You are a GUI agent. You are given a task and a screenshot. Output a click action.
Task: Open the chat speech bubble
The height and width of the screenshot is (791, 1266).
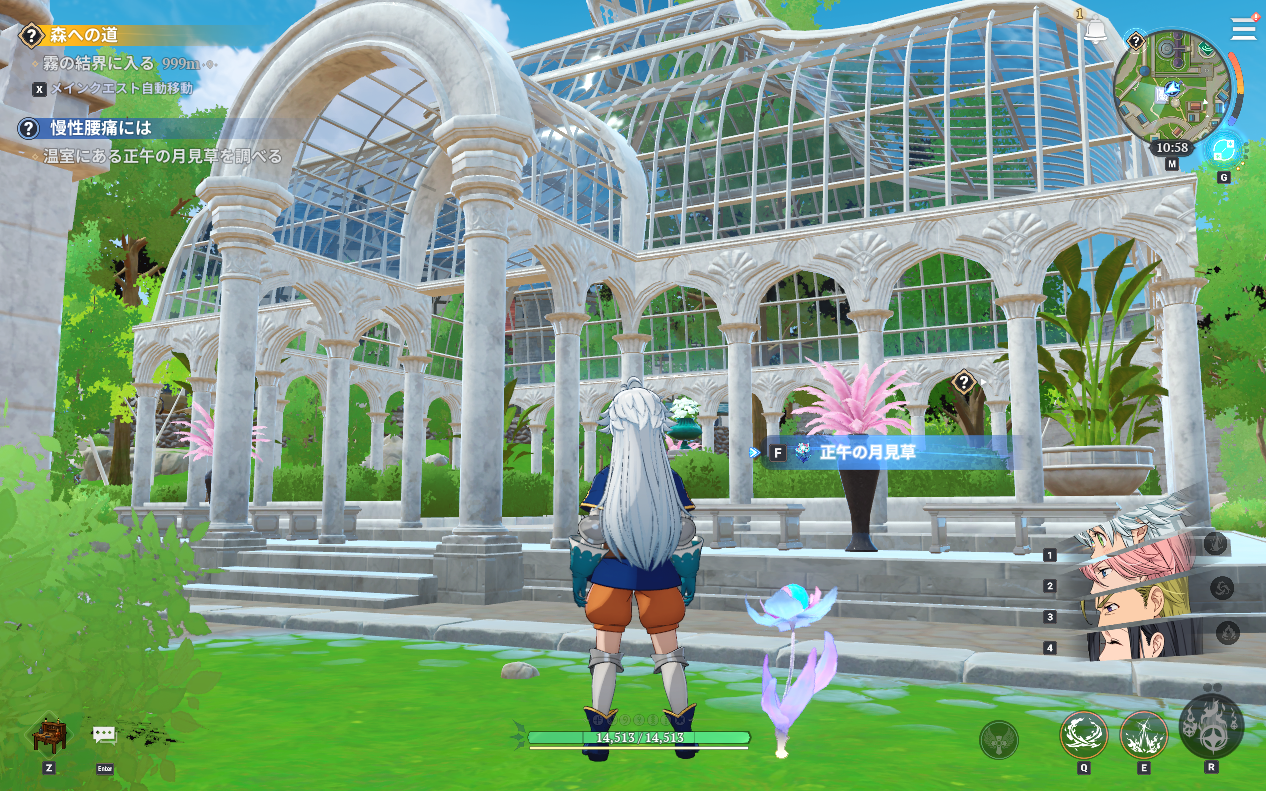coord(105,735)
